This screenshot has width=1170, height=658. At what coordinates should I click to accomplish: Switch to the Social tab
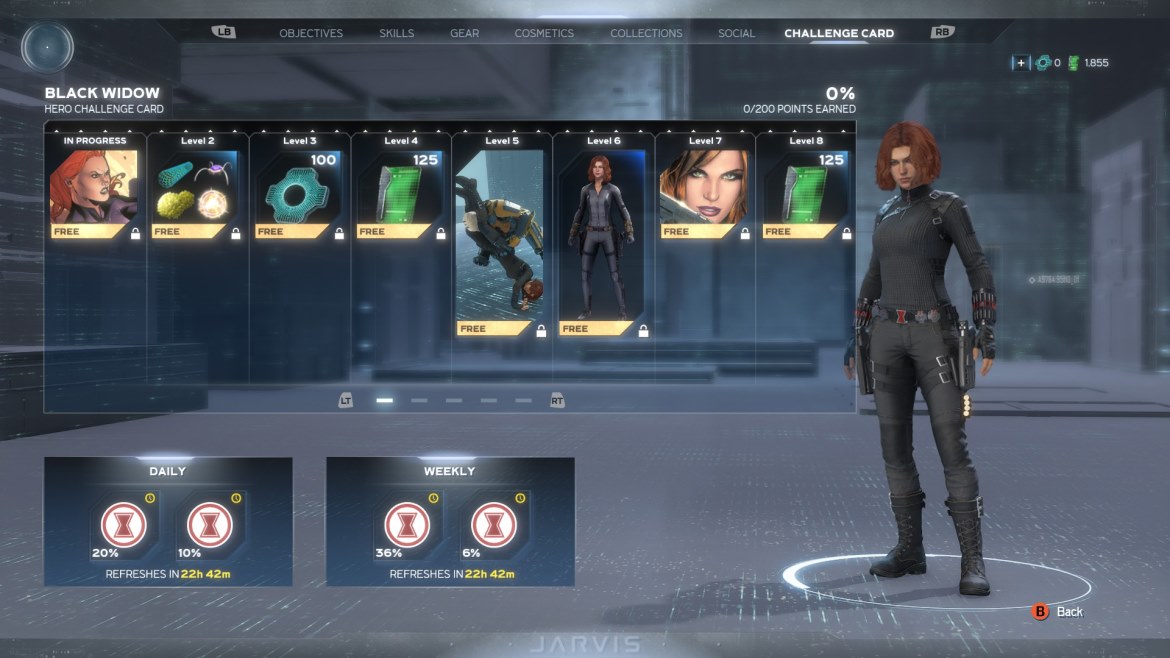click(736, 33)
